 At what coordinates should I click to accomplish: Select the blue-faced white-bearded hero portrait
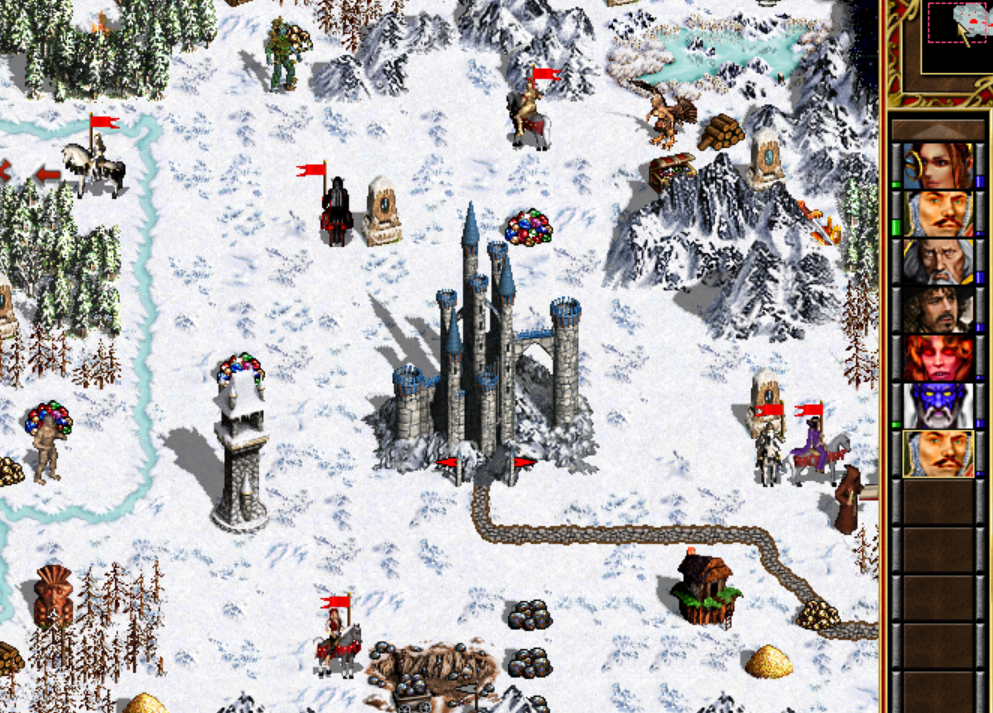[x=938, y=405]
